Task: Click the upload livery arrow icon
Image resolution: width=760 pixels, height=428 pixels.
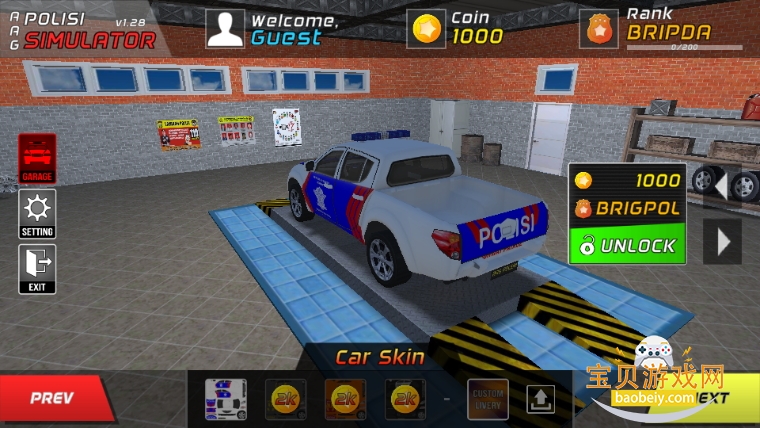Action: point(540,399)
